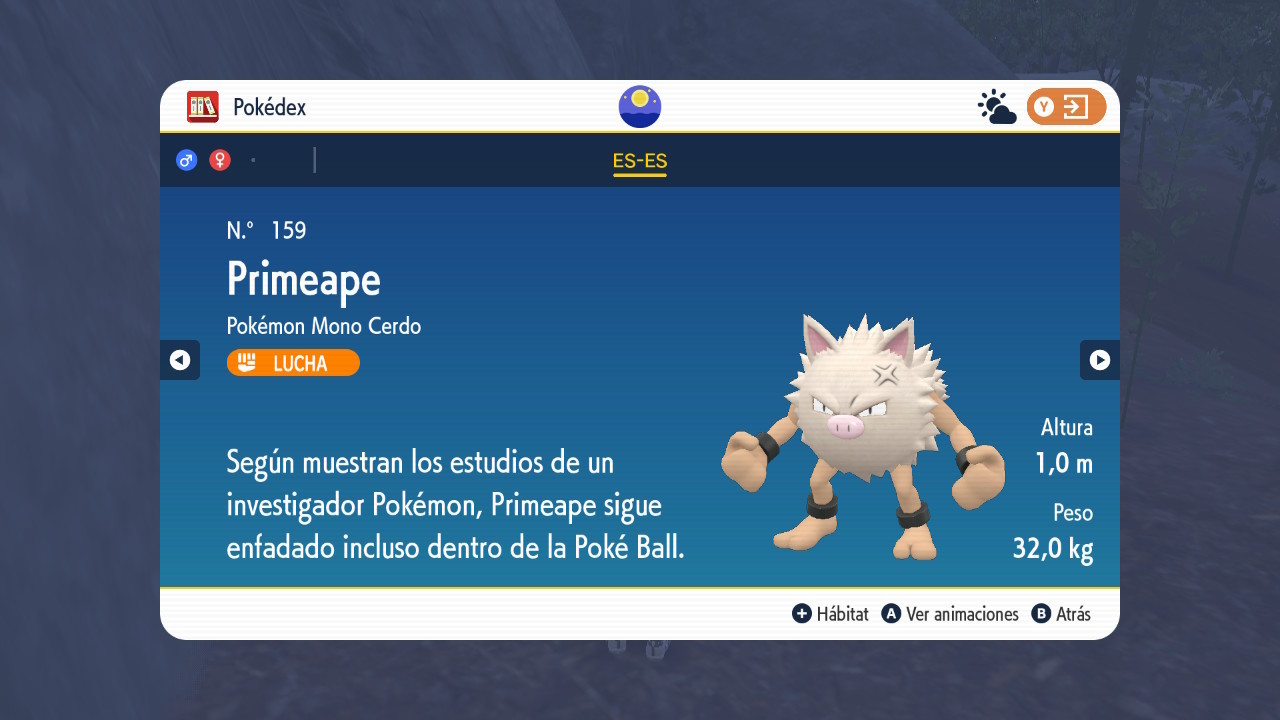Click the Pokédex book icon

(202, 106)
